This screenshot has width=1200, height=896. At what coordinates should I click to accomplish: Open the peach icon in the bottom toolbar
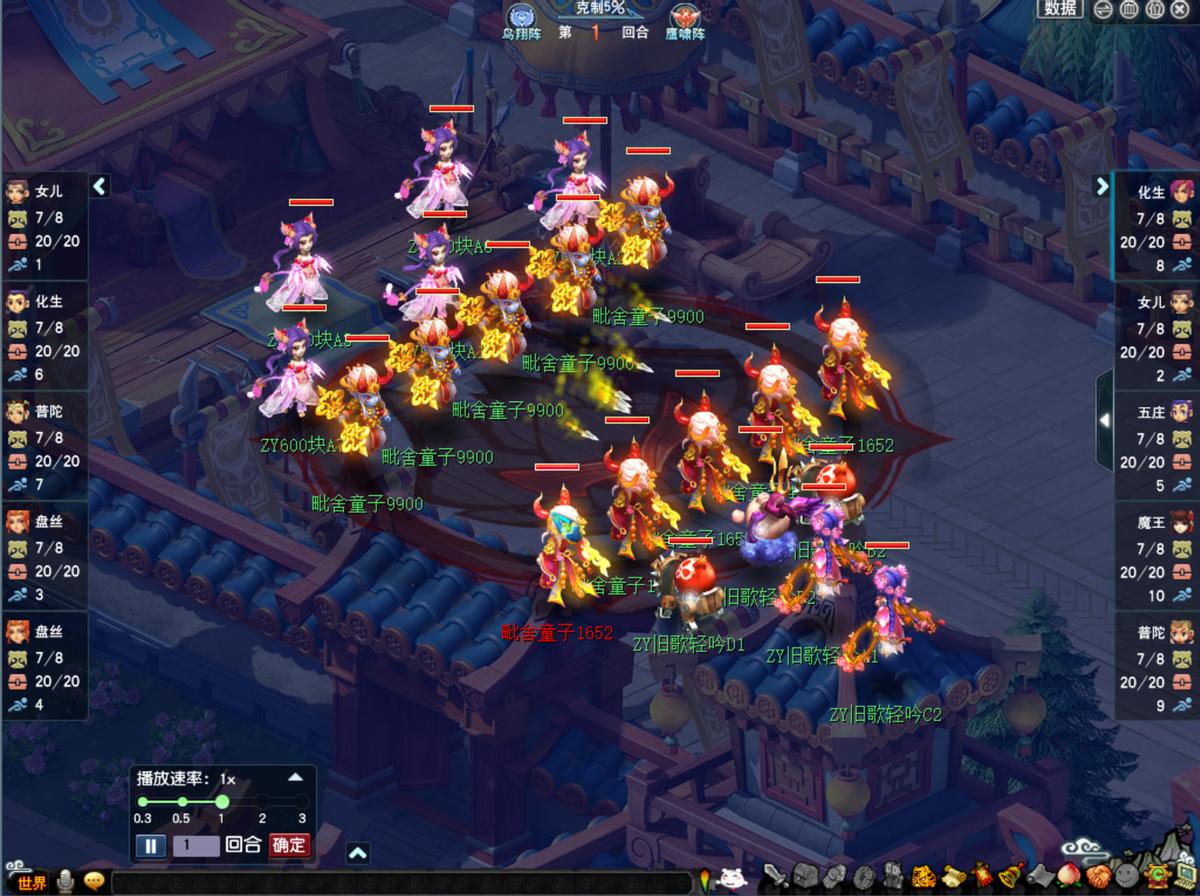[x=1067, y=878]
